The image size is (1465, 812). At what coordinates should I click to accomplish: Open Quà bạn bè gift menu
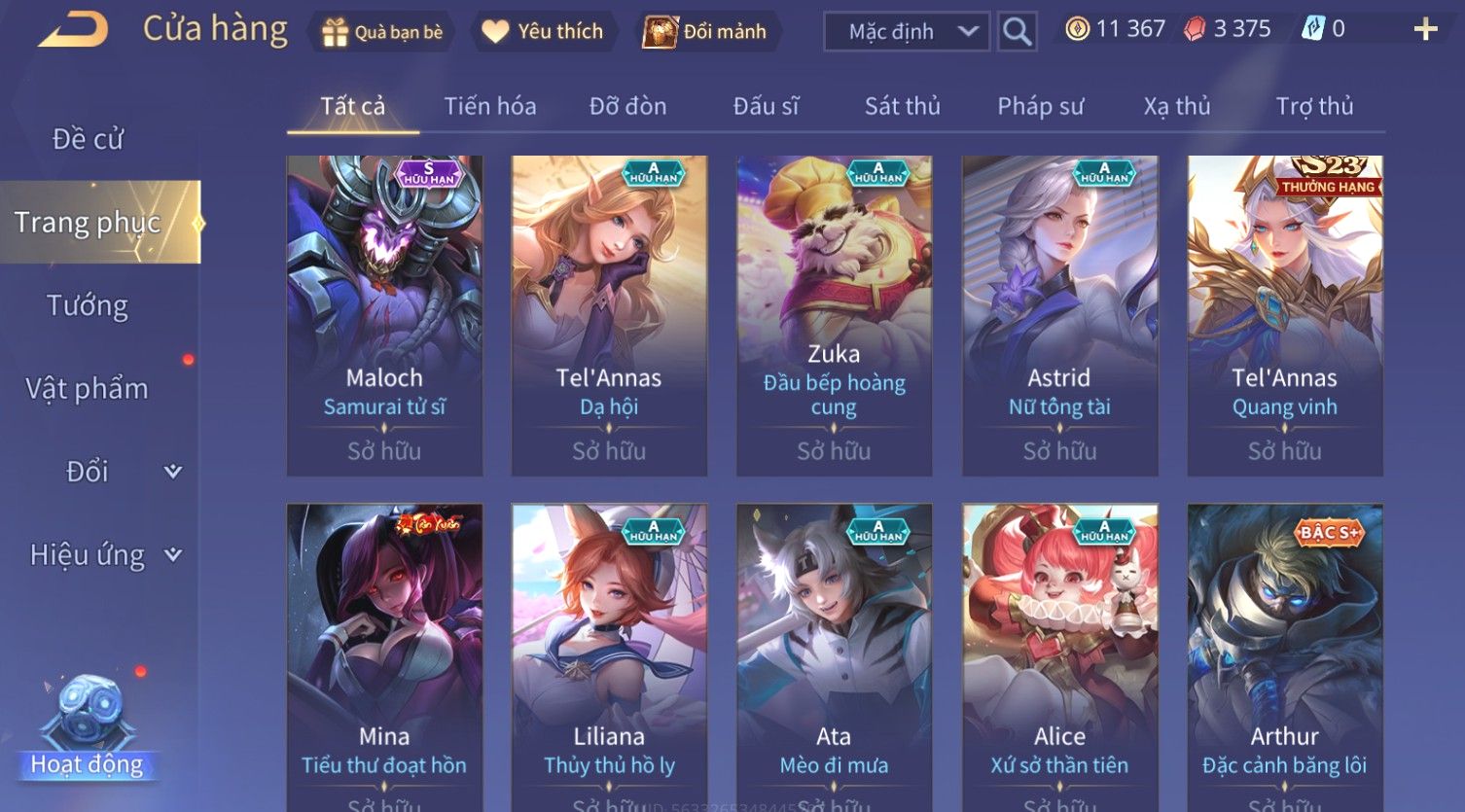point(382,32)
